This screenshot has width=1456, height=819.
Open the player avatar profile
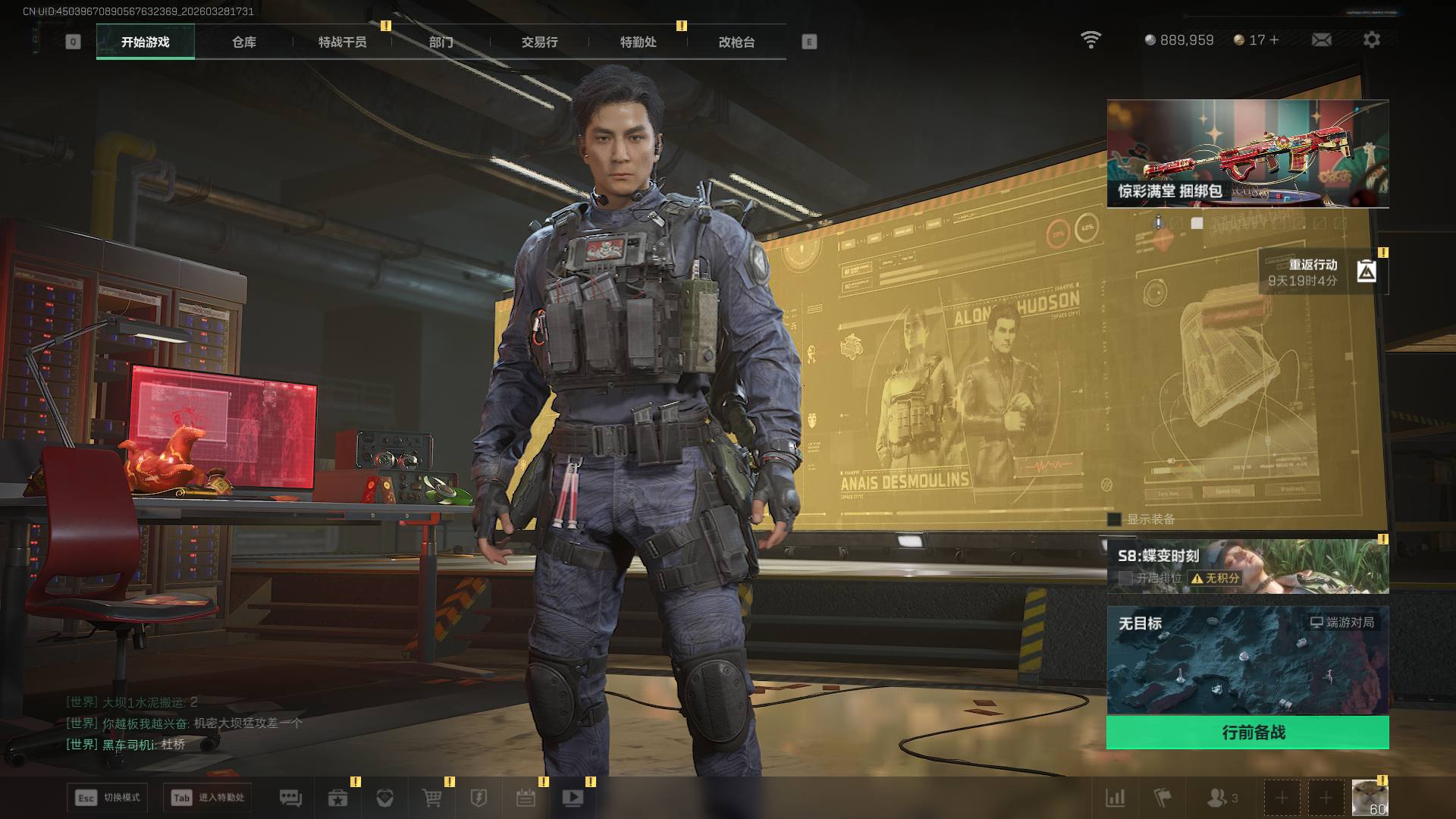pyautogui.click(x=1370, y=798)
